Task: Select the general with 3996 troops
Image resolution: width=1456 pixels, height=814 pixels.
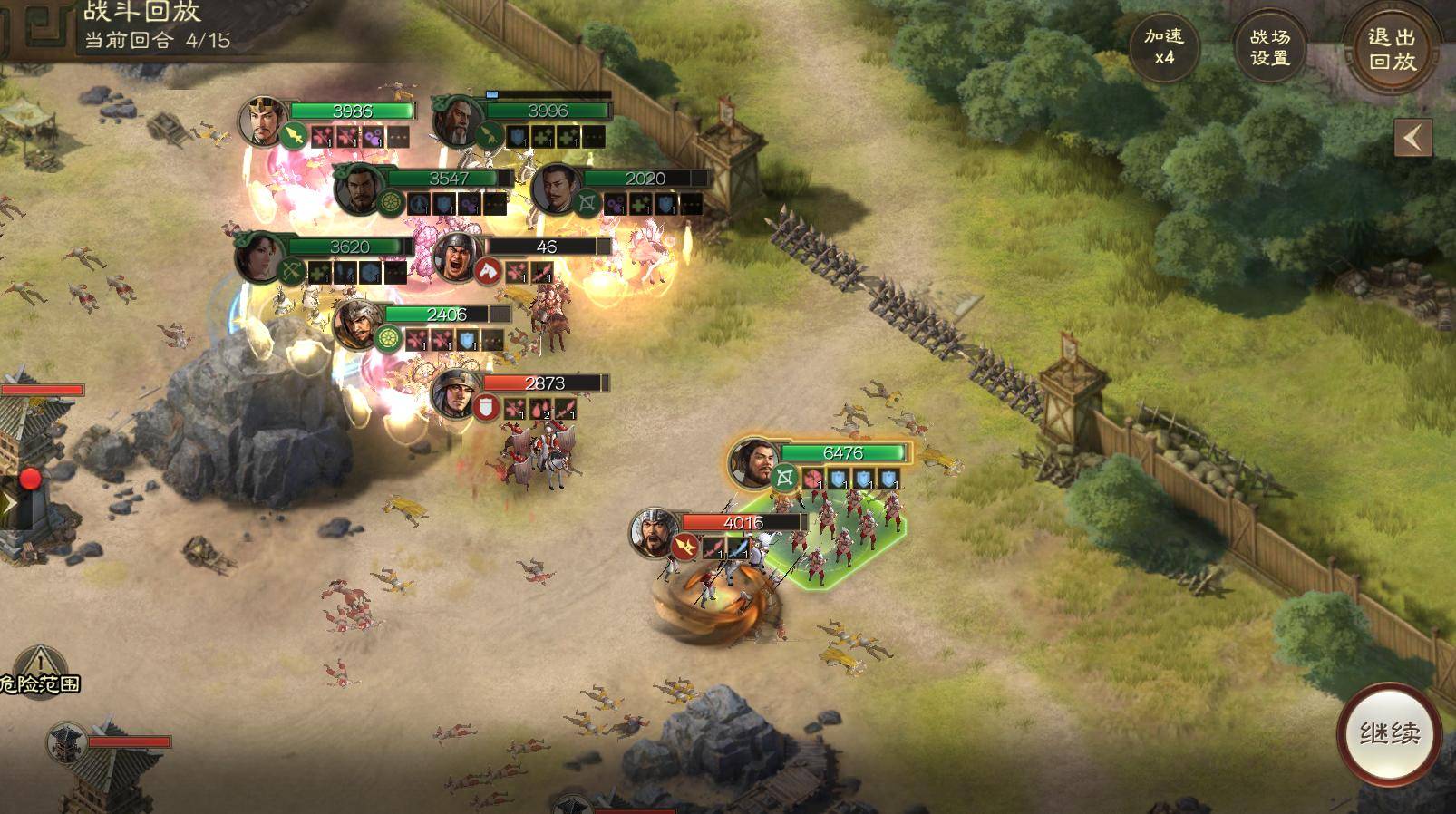Action: (x=459, y=121)
